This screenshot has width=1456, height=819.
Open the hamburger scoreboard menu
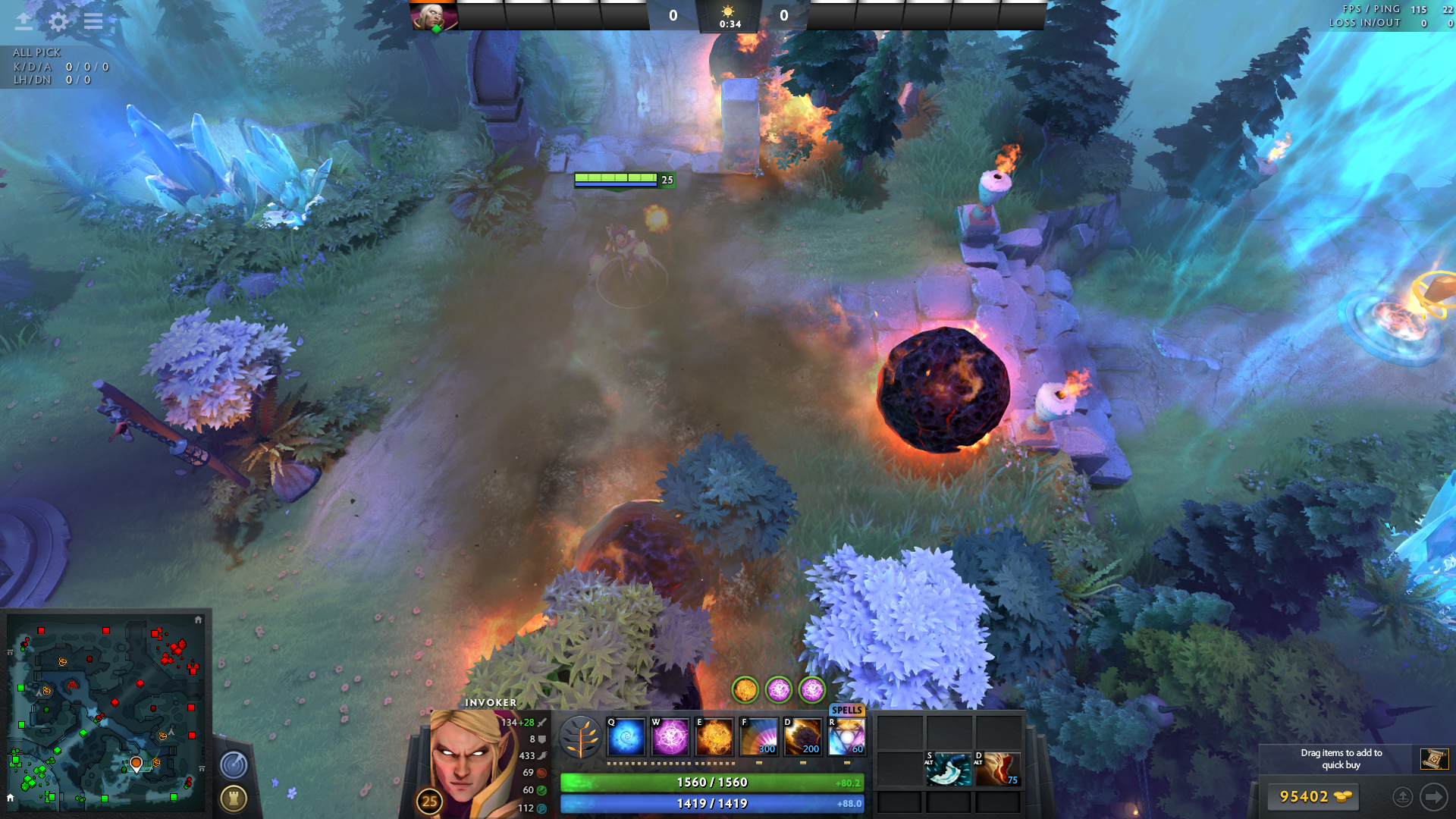click(93, 21)
